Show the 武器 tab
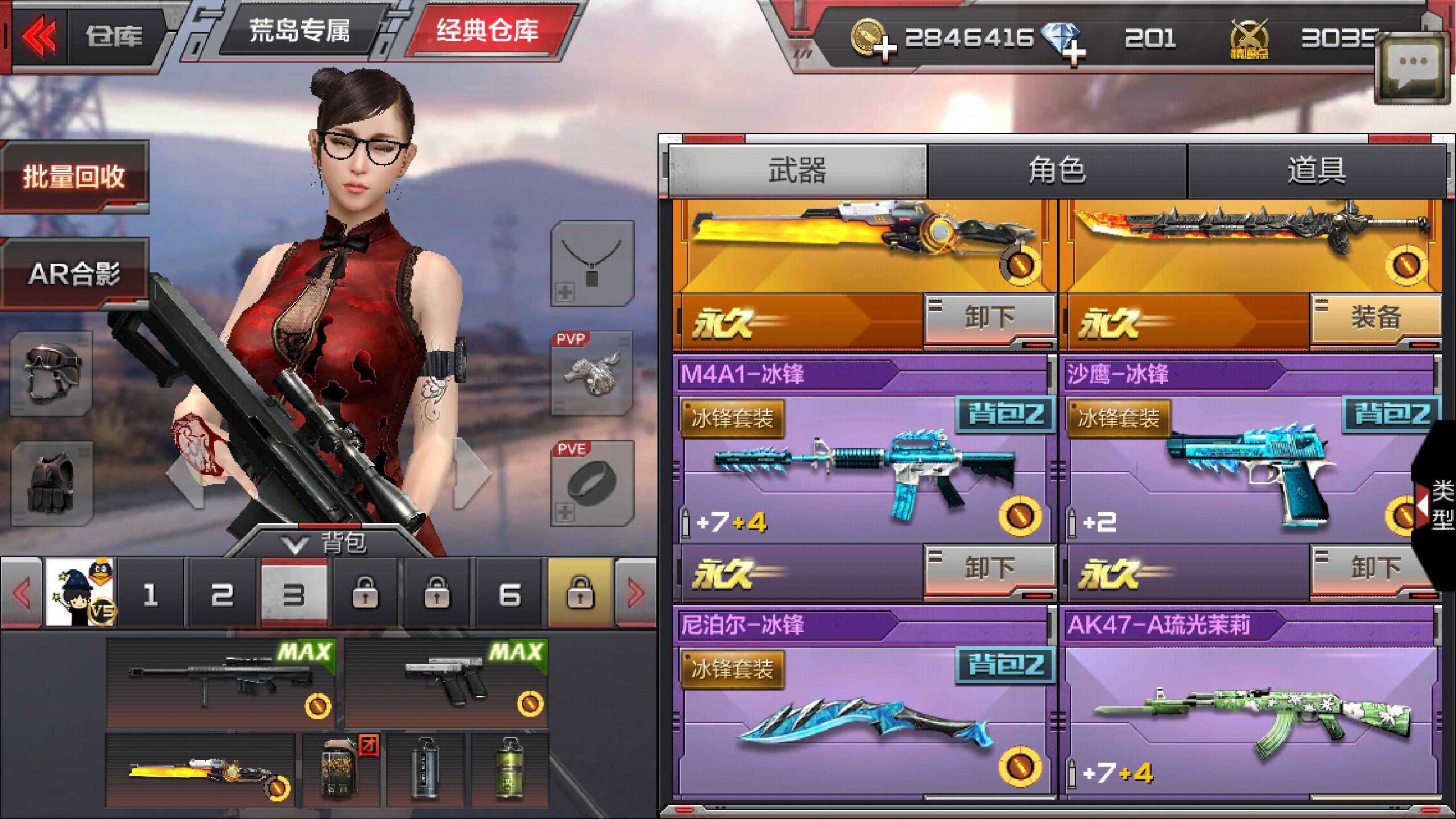The height and width of the screenshot is (819, 1456). click(x=797, y=171)
